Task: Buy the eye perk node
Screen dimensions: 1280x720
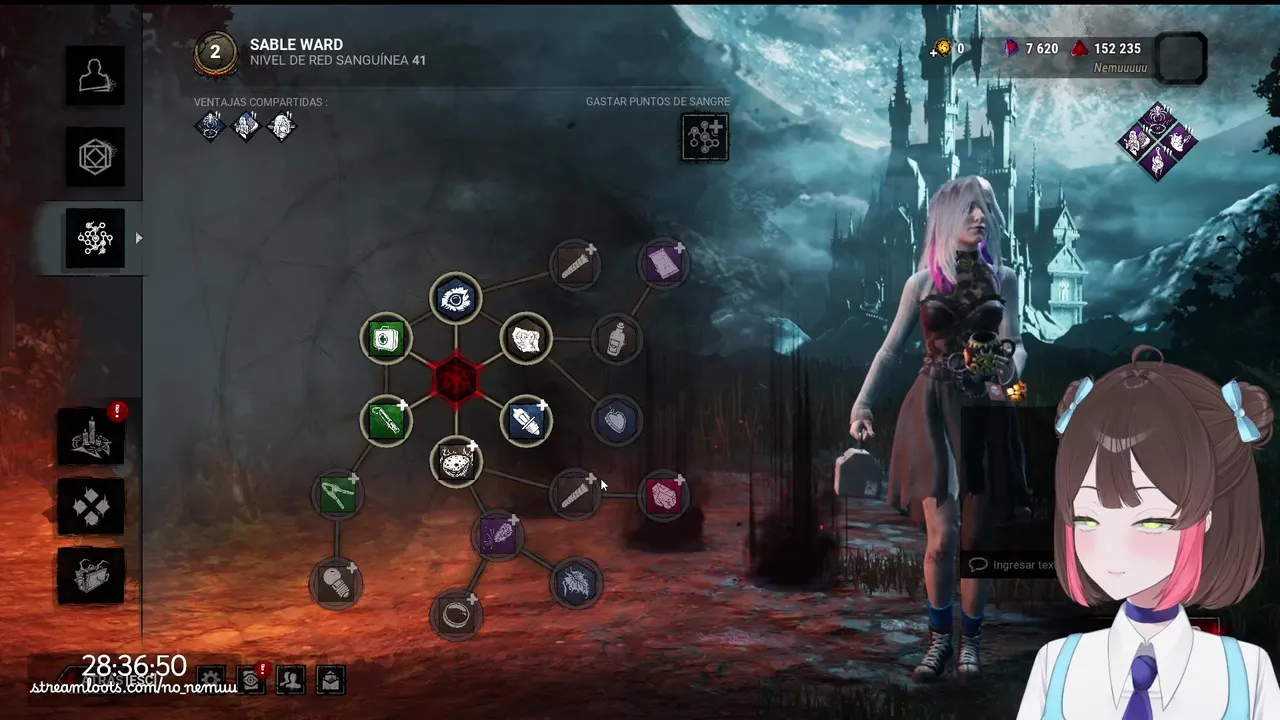Action: 456,298
